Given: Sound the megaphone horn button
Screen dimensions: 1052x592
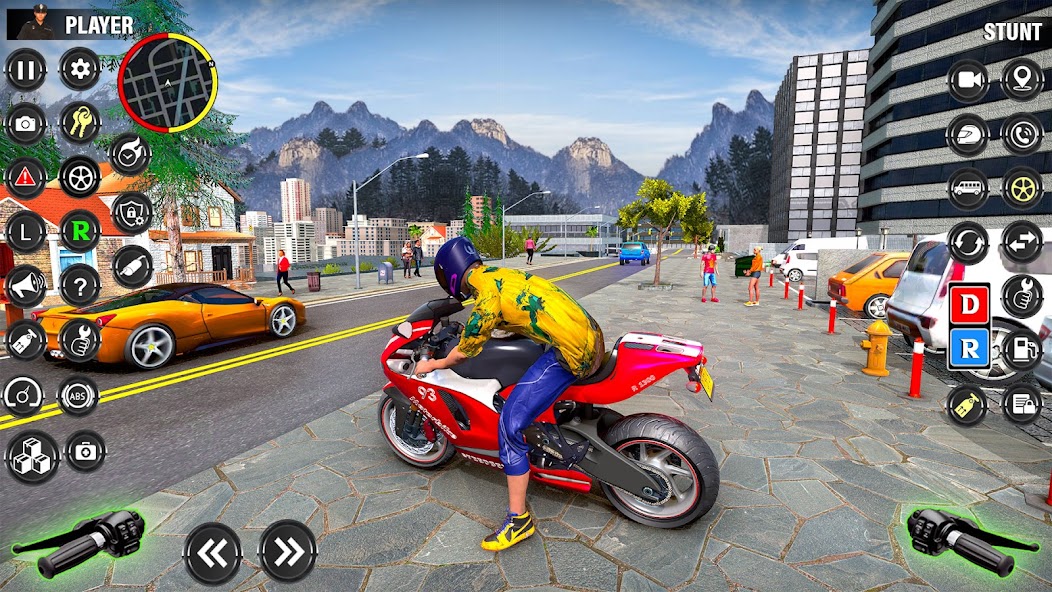Looking at the screenshot, I should [x=26, y=286].
